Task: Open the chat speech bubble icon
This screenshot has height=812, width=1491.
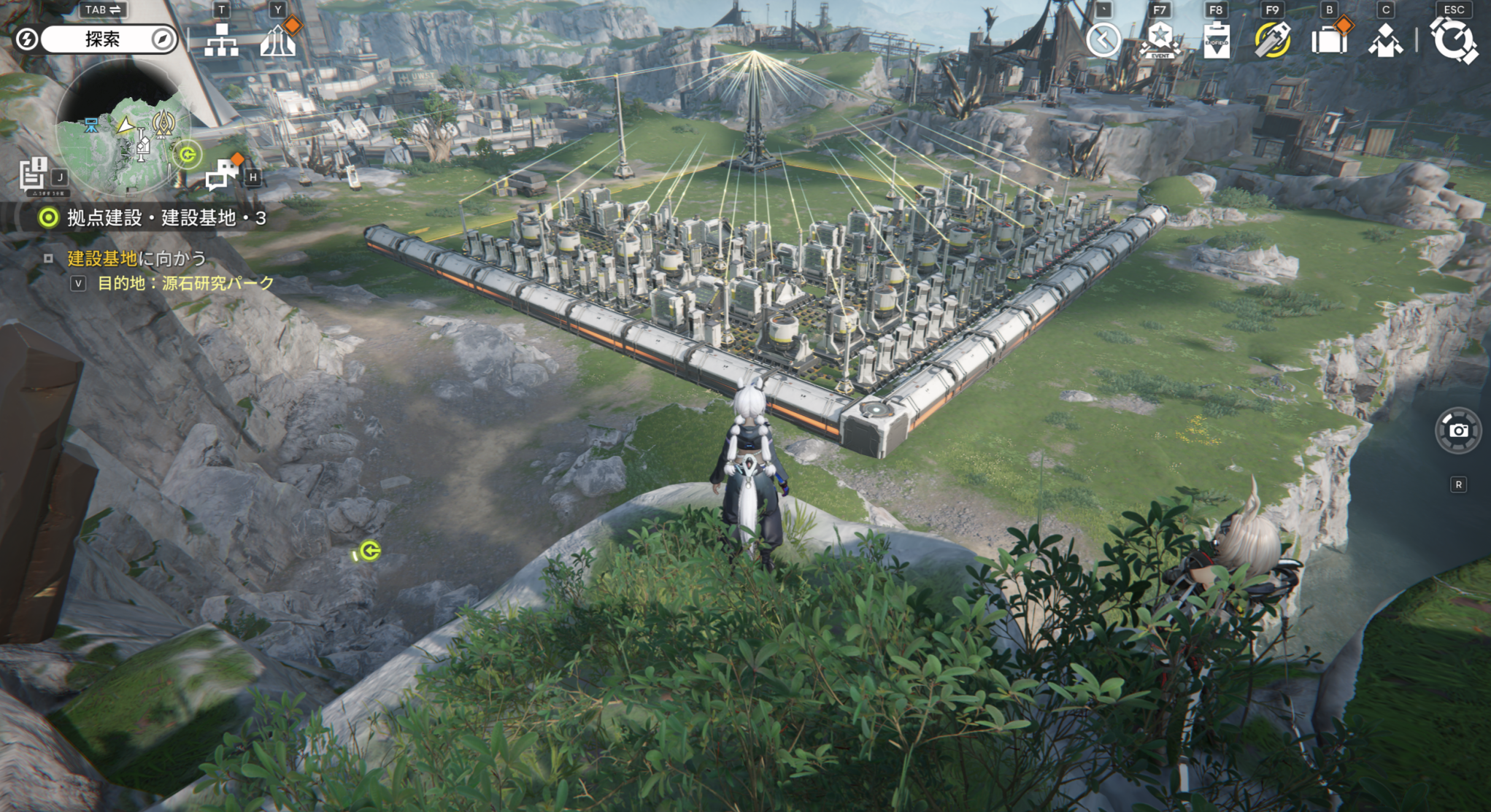Action: point(222,174)
